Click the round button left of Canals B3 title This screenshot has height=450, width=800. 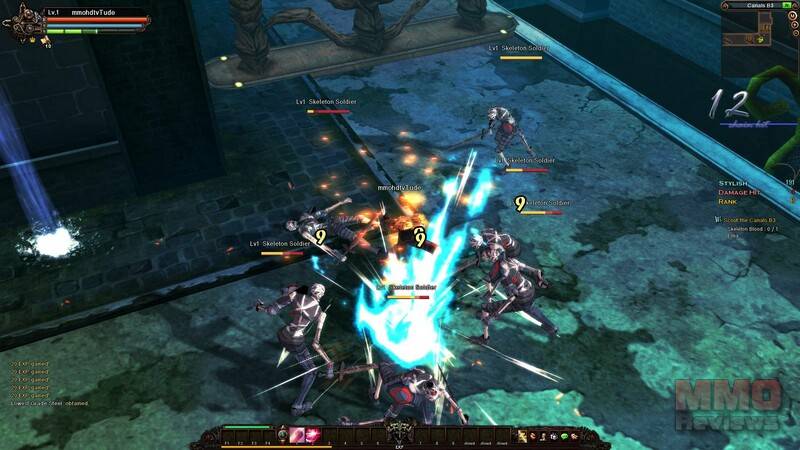[725, 6]
